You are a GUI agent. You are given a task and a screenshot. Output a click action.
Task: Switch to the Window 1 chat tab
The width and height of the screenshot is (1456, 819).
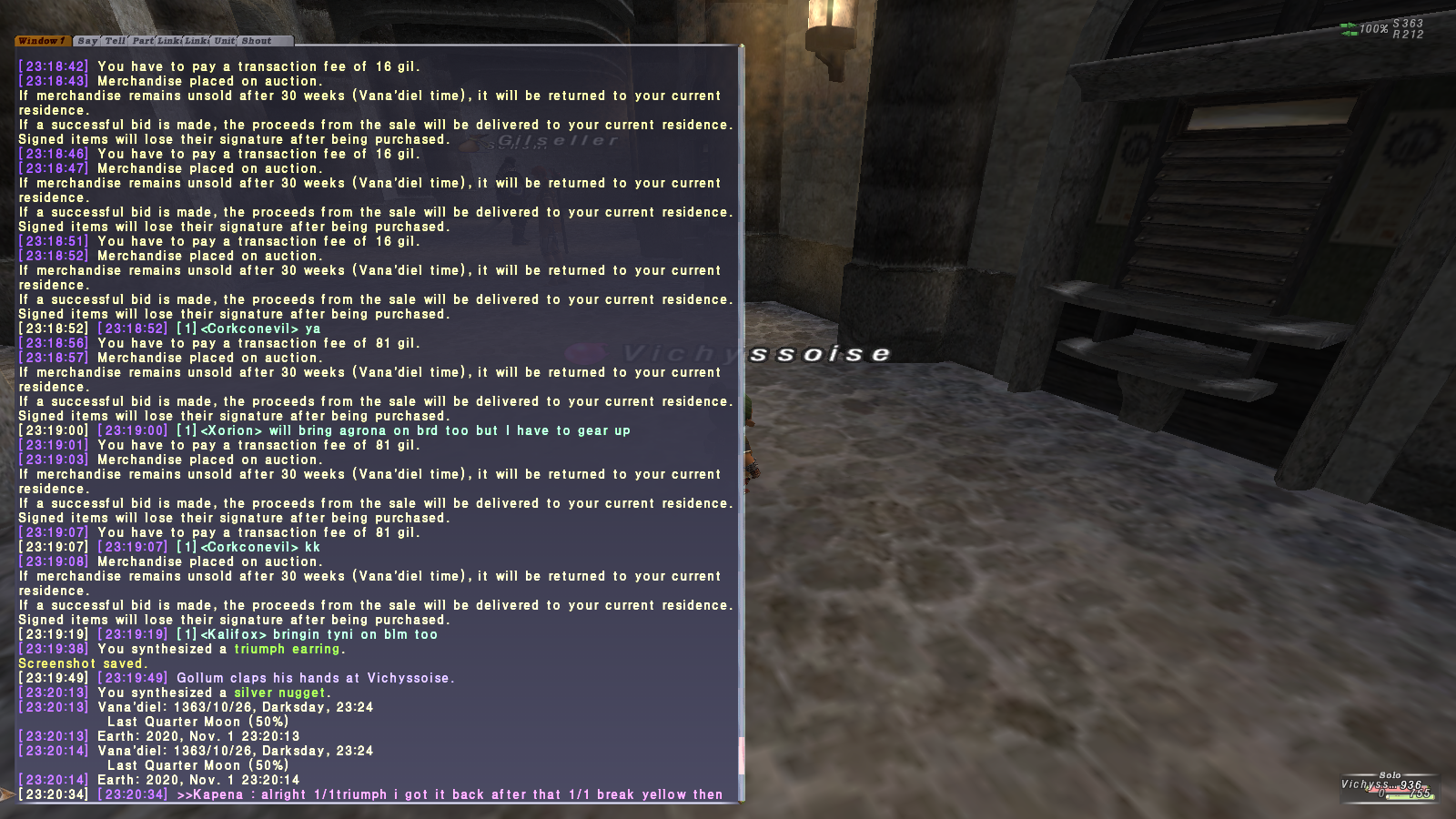pos(42,41)
